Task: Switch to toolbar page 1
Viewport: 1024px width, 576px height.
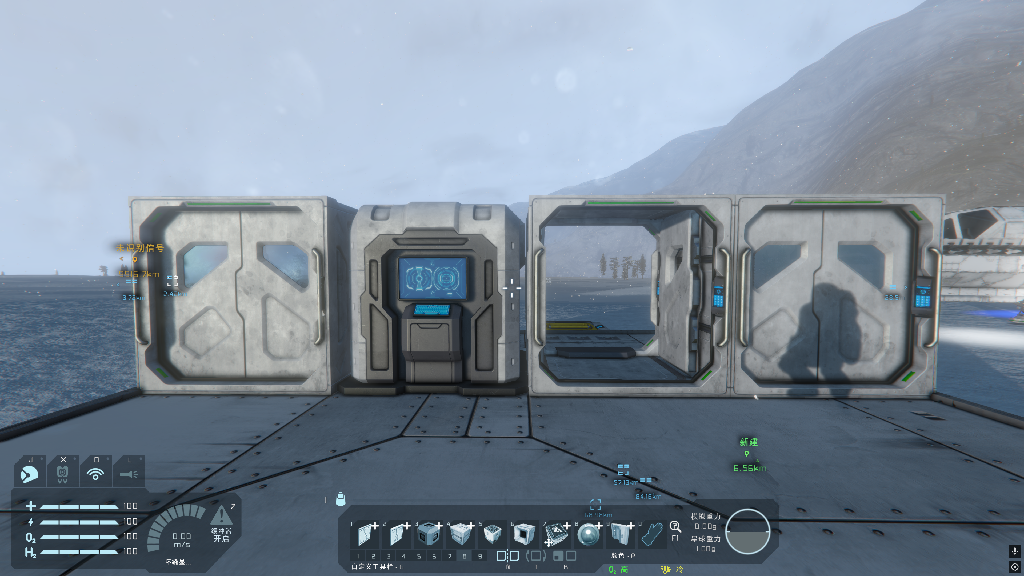Action: pos(359,555)
